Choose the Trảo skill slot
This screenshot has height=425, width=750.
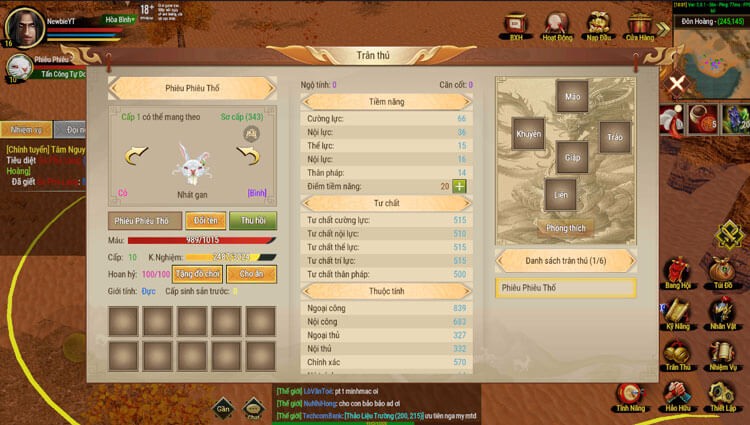[614, 137]
